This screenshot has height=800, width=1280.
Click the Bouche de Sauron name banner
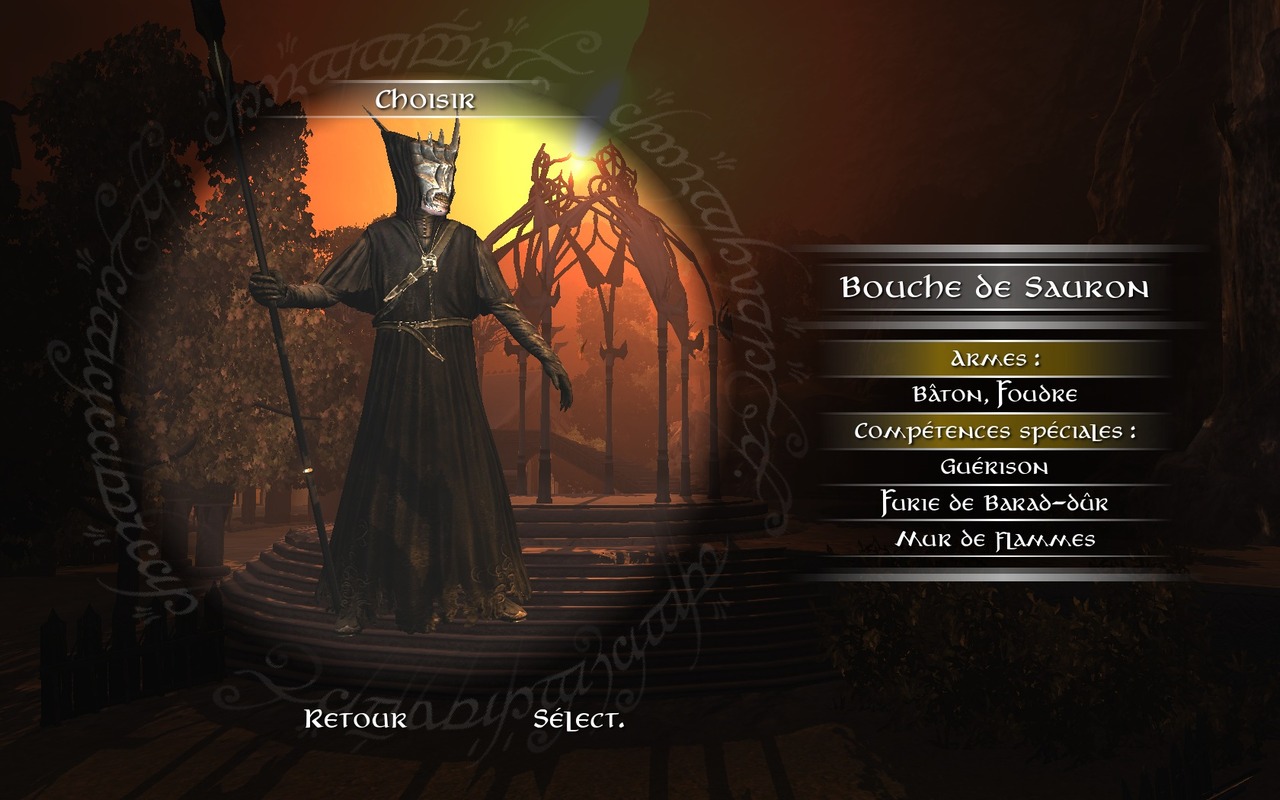pyautogui.click(x=994, y=289)
